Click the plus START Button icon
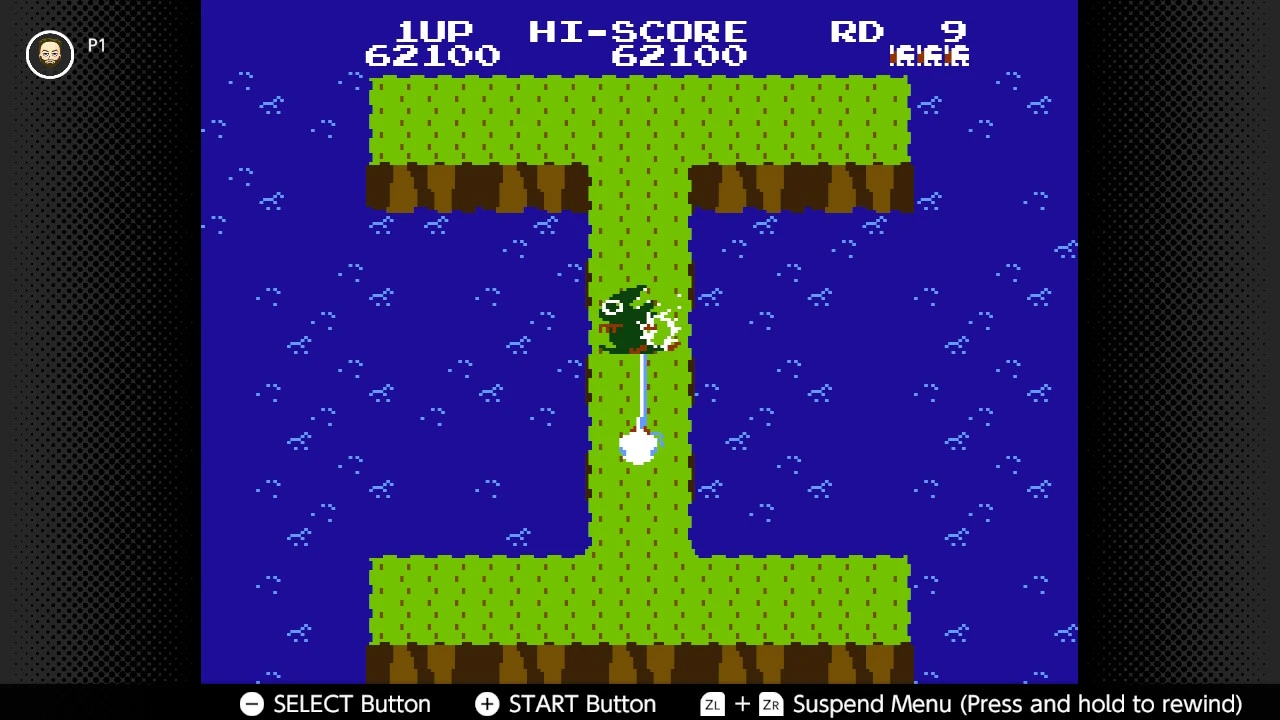The width and height of the screenshot is (1280, 720). pyautogui.click(x=487, y=705)
